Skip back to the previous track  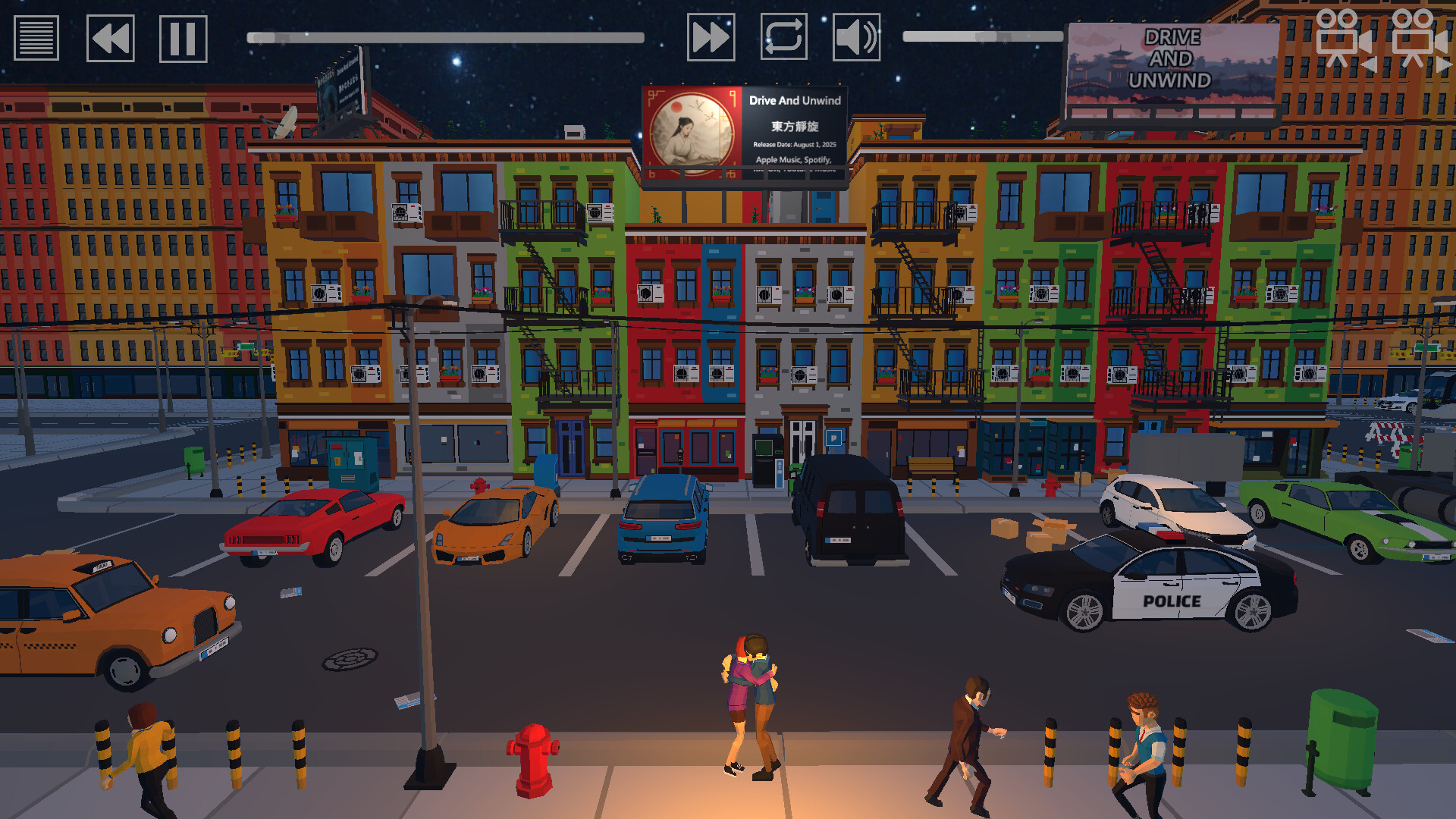[x=110, y=38]
